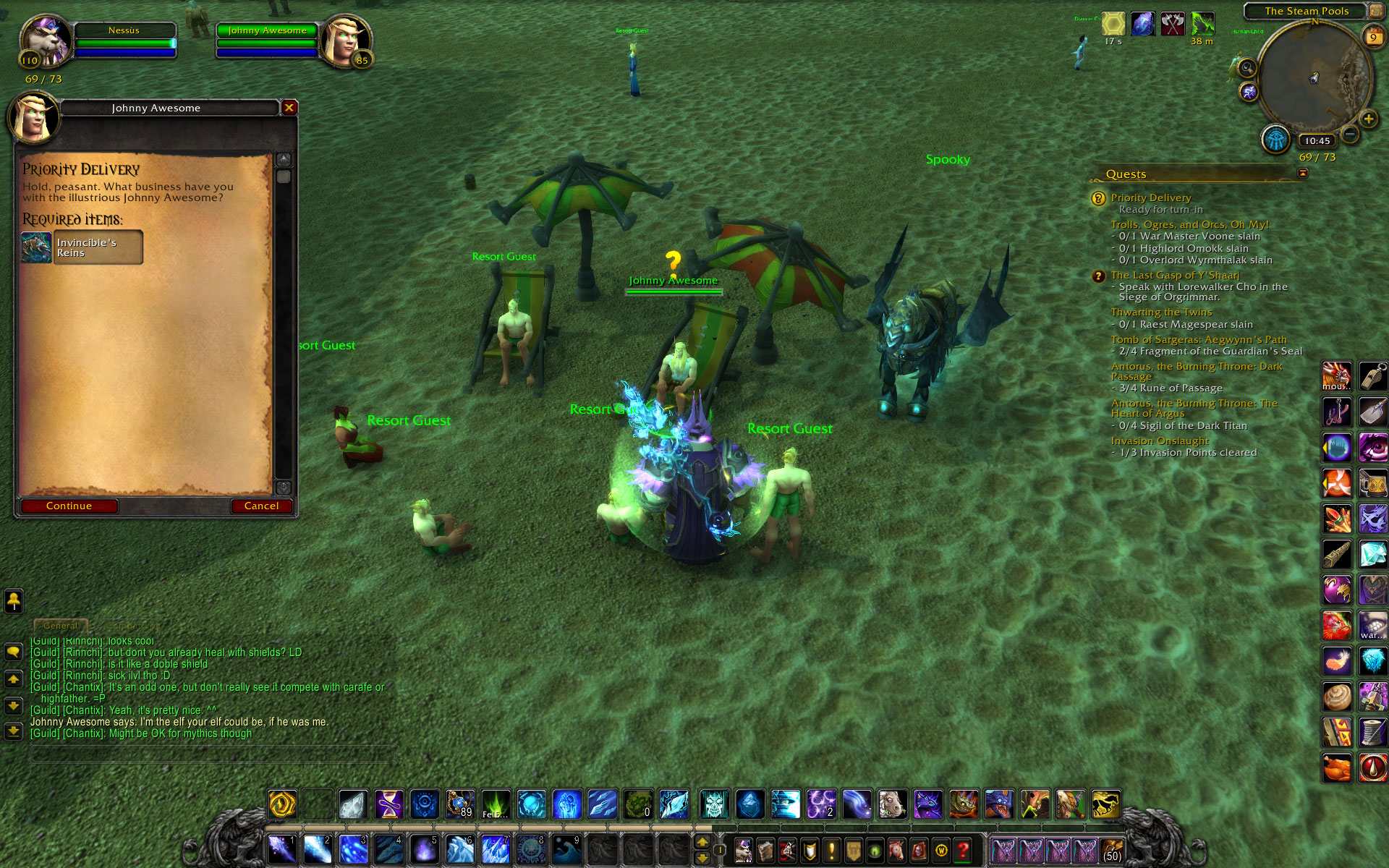Zoom out the minimap with minus button
This screenshot has height=868, width=1389.
click(x=1350, y=133)
